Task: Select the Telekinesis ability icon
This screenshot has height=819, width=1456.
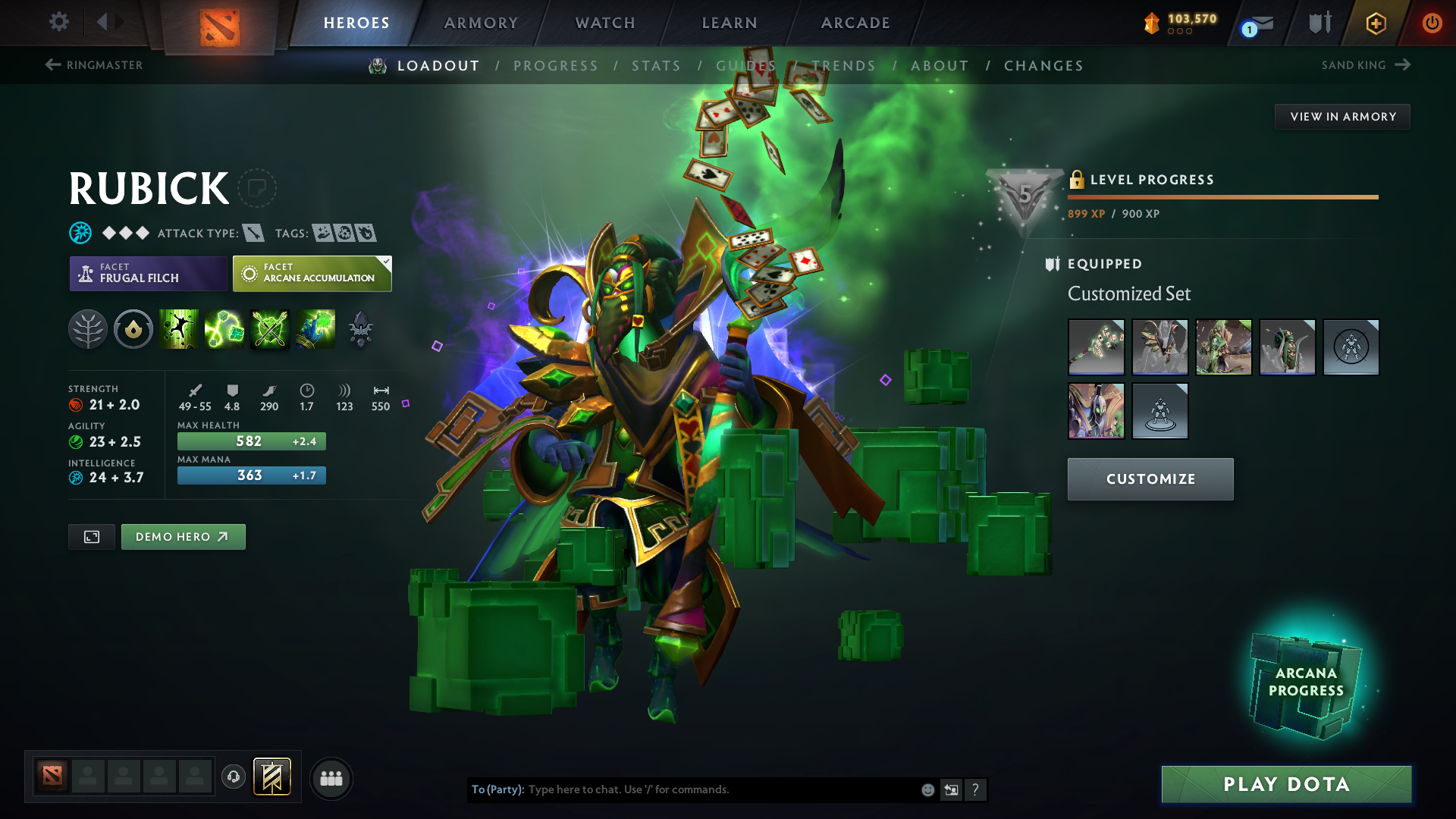Action: click(x=179, y=329)
